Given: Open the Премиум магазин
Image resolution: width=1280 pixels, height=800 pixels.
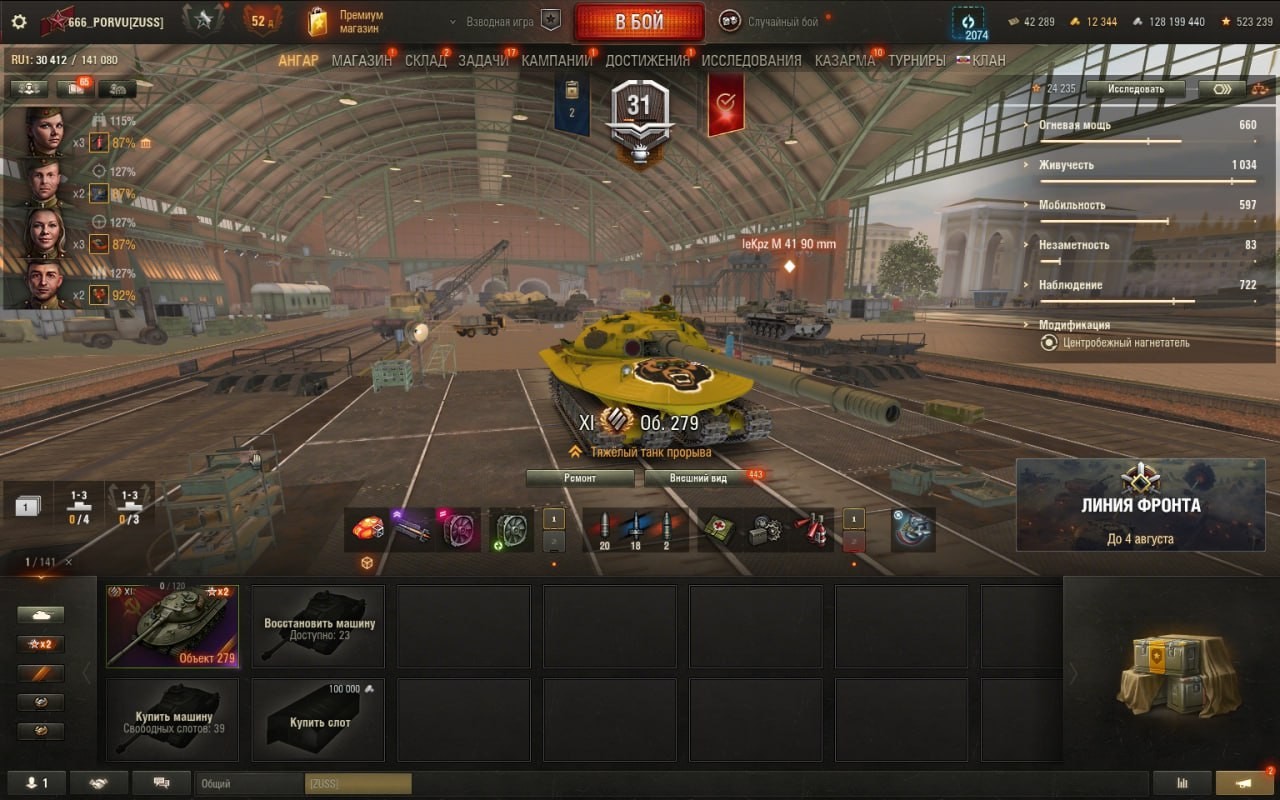Looking at the screenshot, I should (346, 21).
